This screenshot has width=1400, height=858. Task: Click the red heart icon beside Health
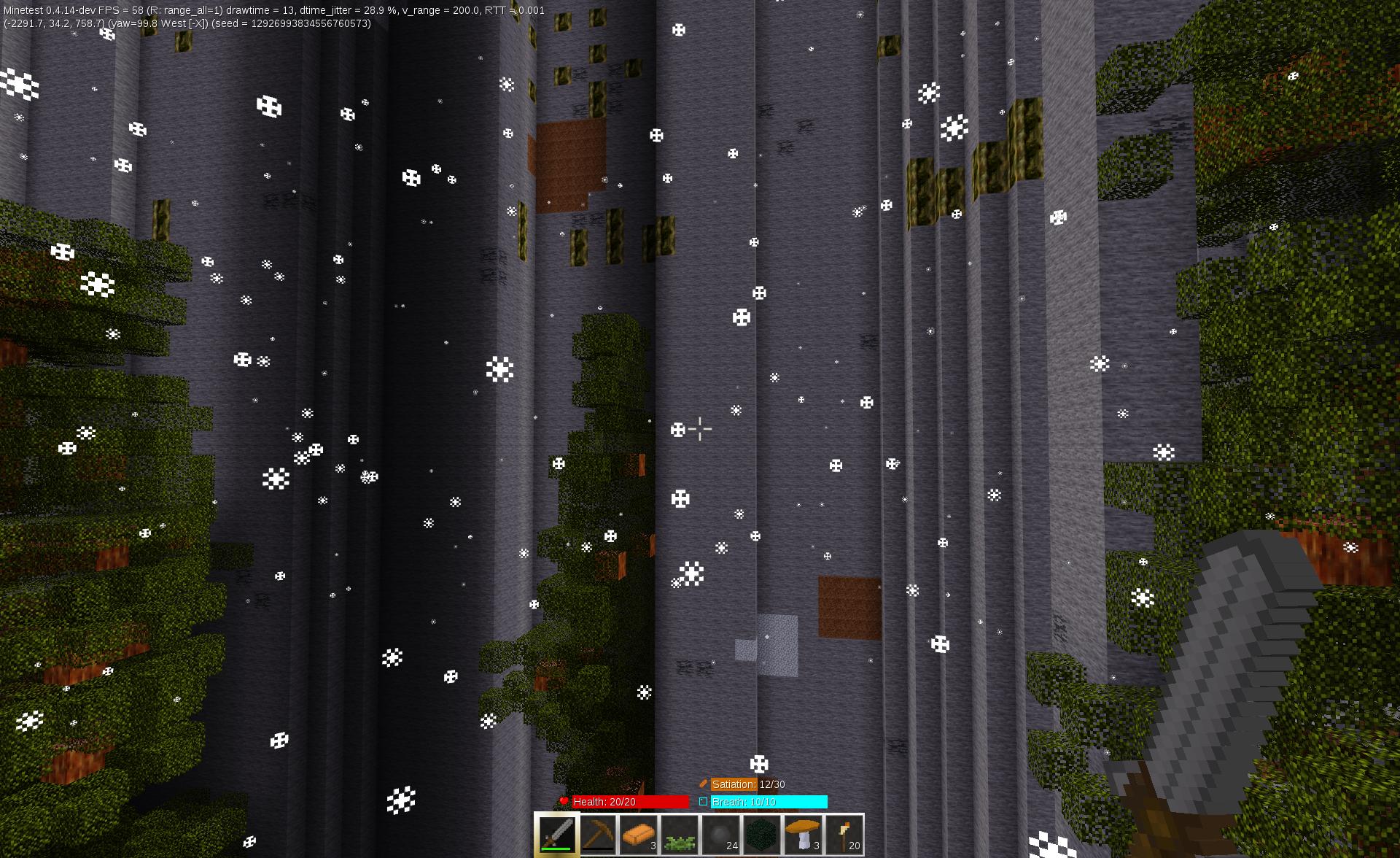point(564,801)
